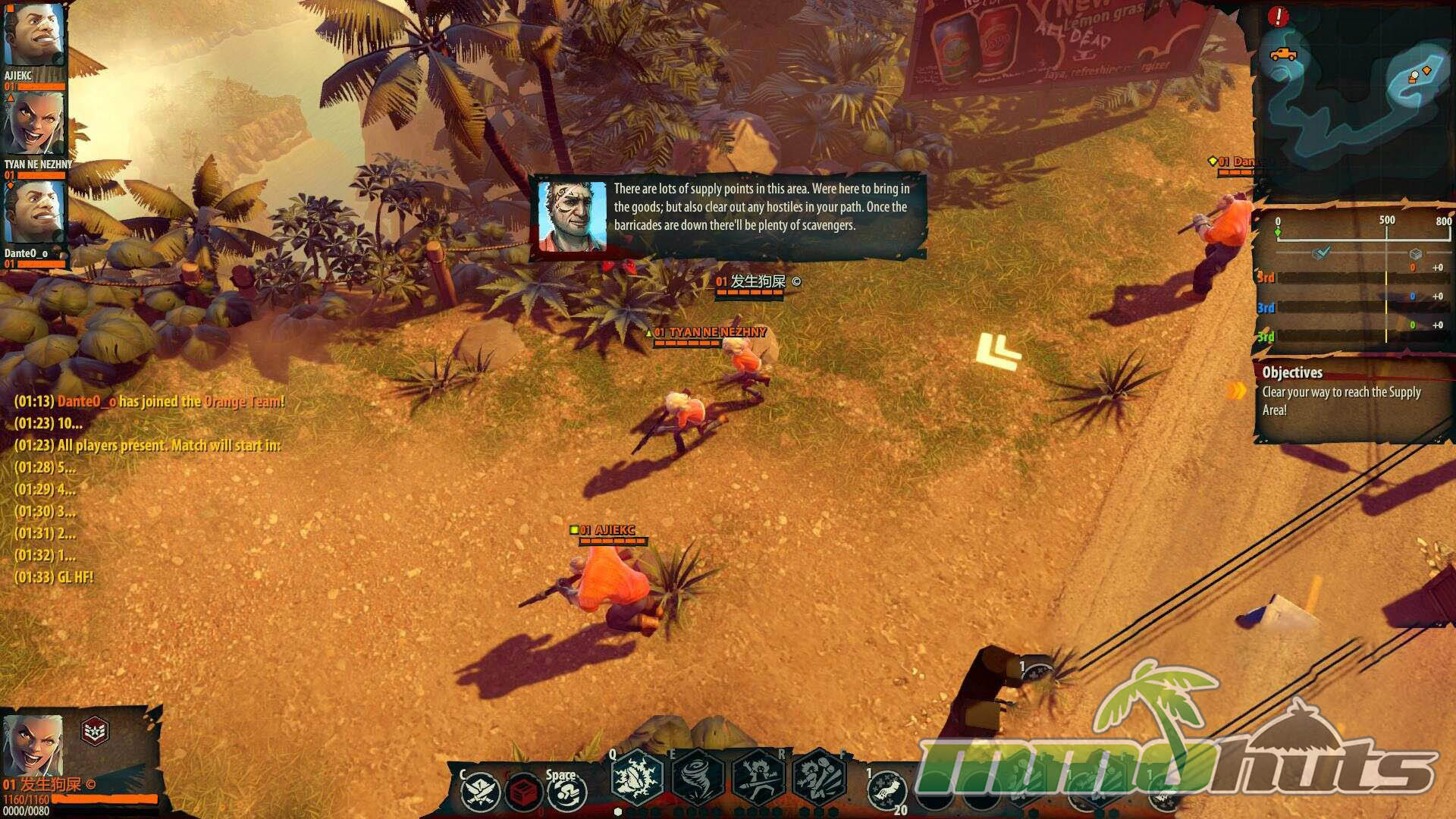Image resolution: width=1456 pixels, height=819 pixels.
Task: Click the red exclamation alert on minimap
Action: (x=1278, y=17)
